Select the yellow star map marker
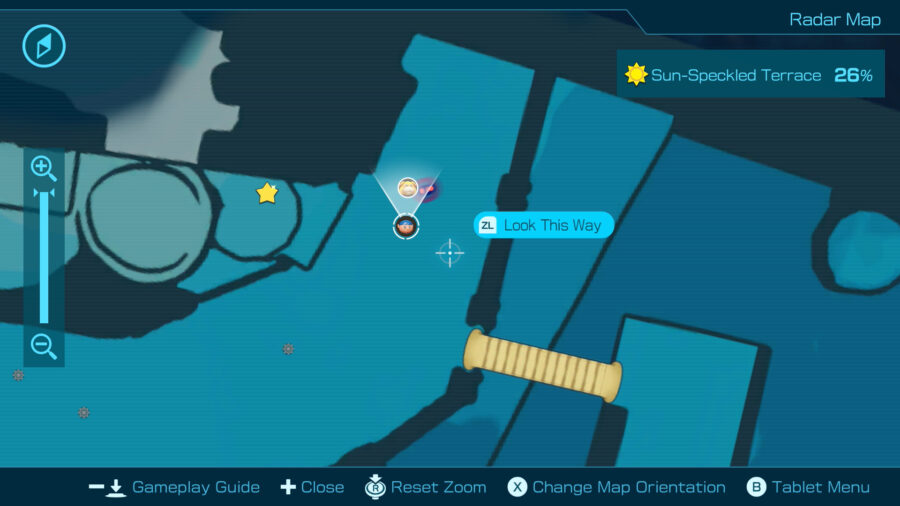This screenshot has width=900, height=506. 267,193
